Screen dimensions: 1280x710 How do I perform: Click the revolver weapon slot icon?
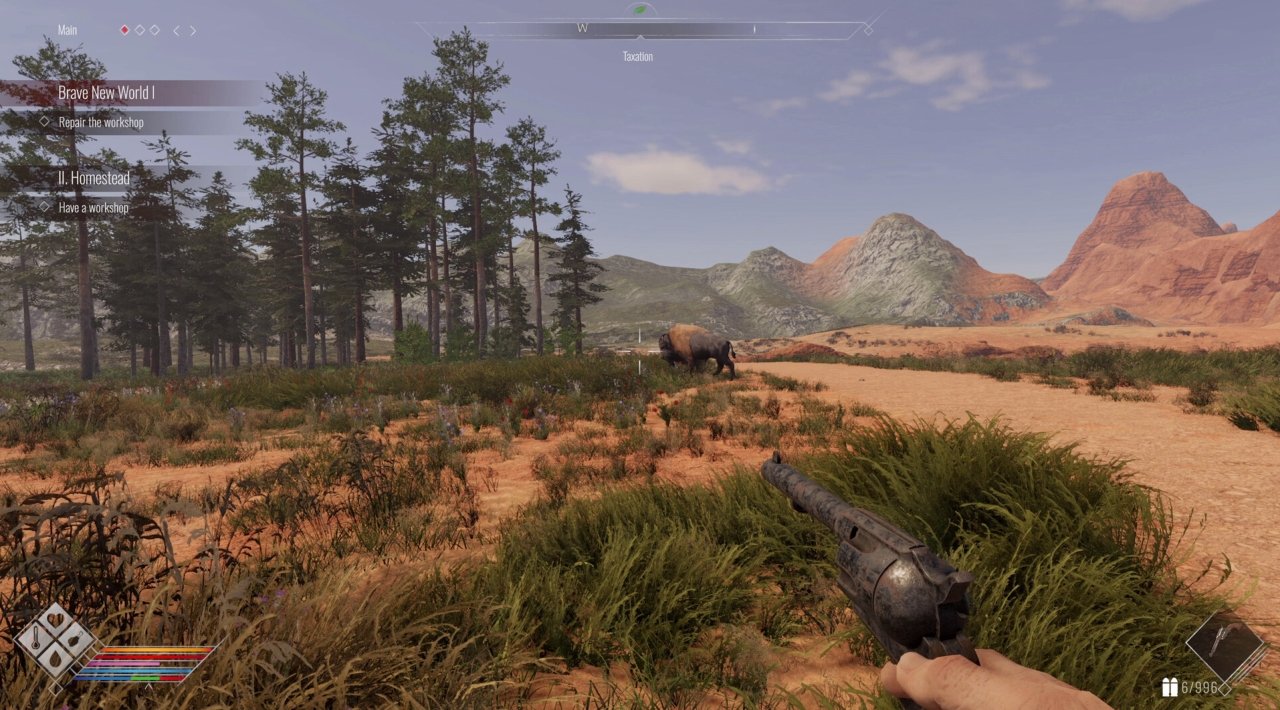pos(1225,648)
